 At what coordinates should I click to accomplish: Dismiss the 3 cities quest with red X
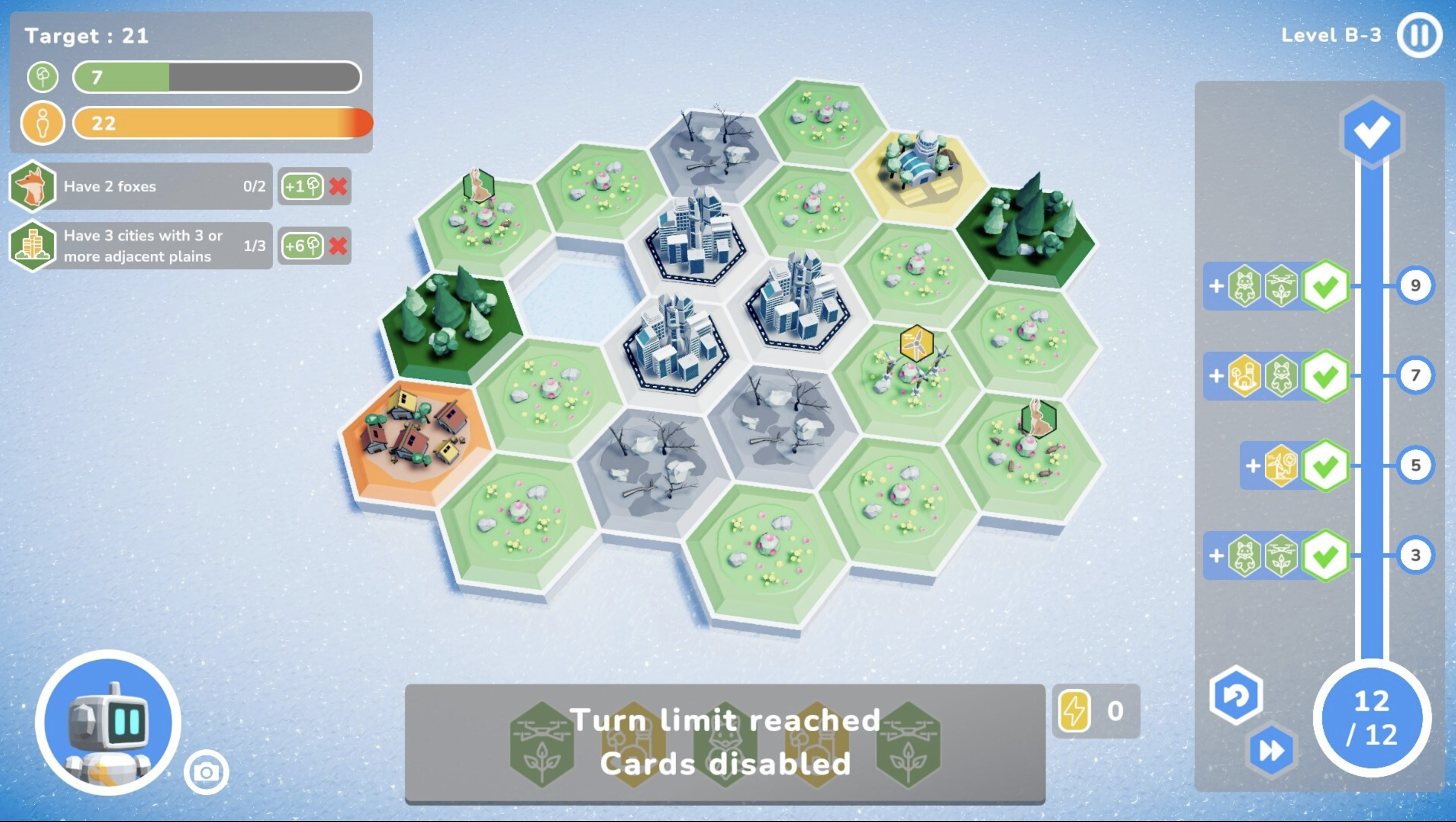point(340,245)
